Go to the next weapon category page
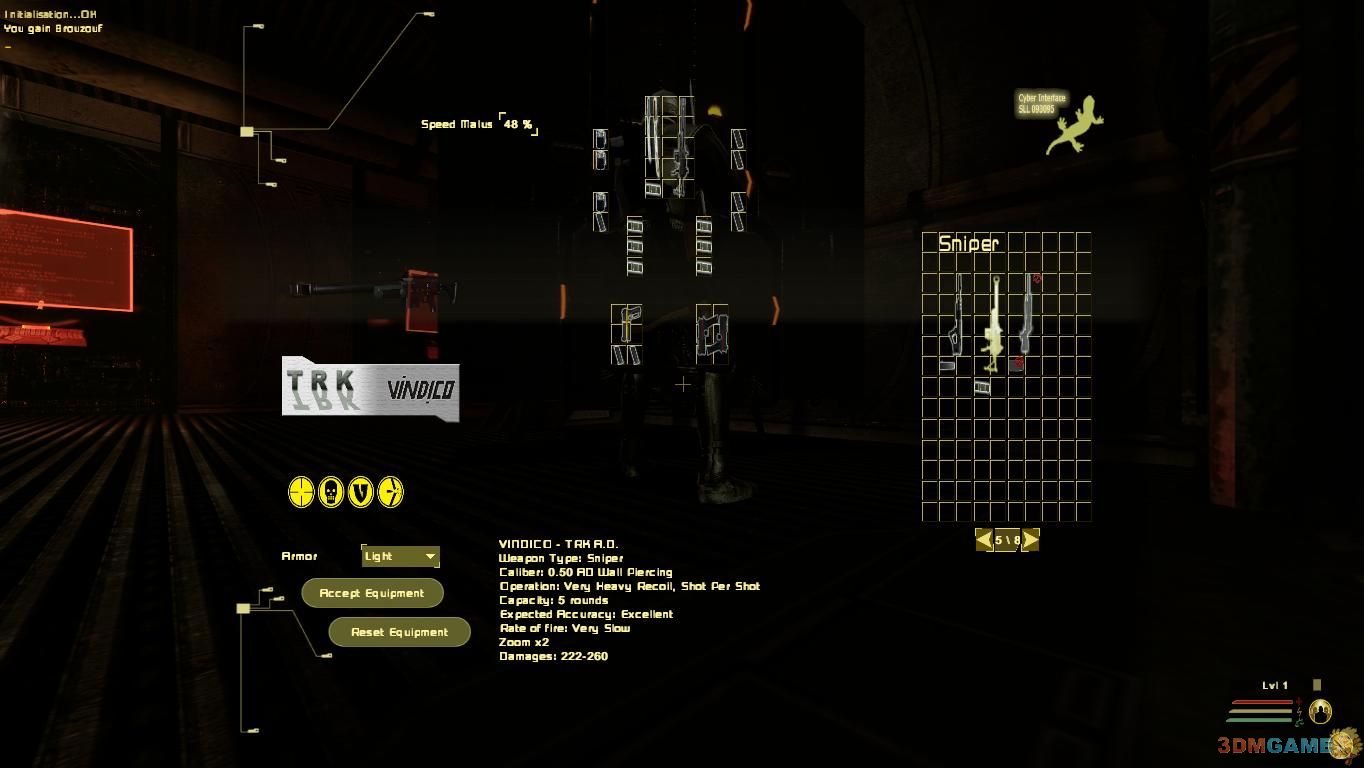The height and width of the screenshot is (768, 1364). pos(1030,540)
